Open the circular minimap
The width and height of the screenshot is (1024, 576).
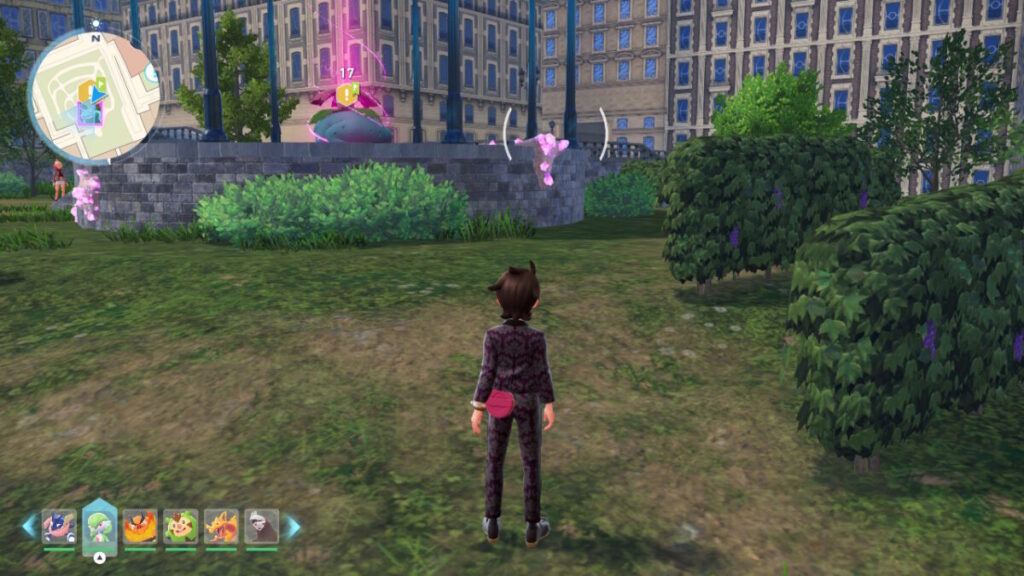(x=93, y=95)
